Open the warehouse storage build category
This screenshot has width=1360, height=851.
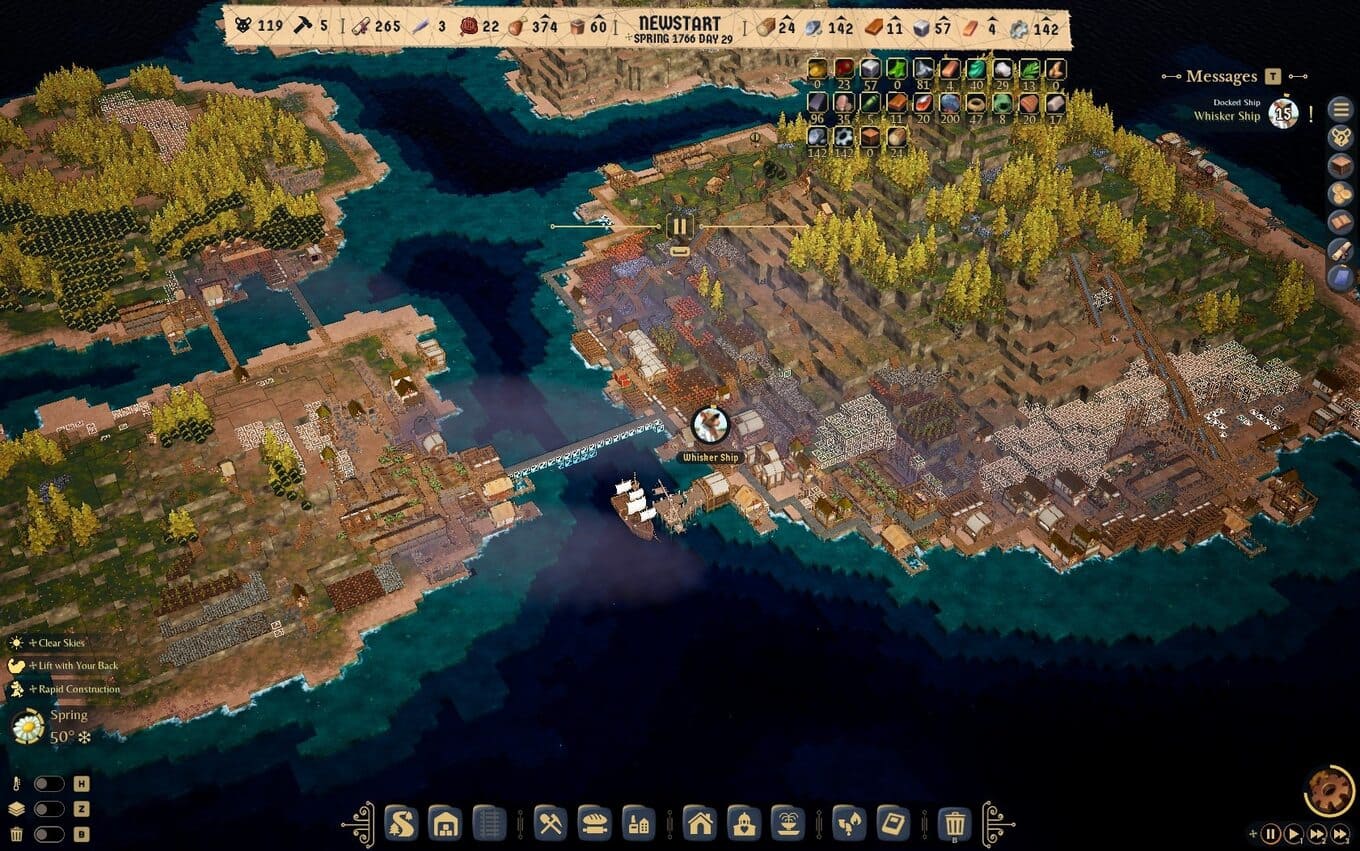coord(445,823)
